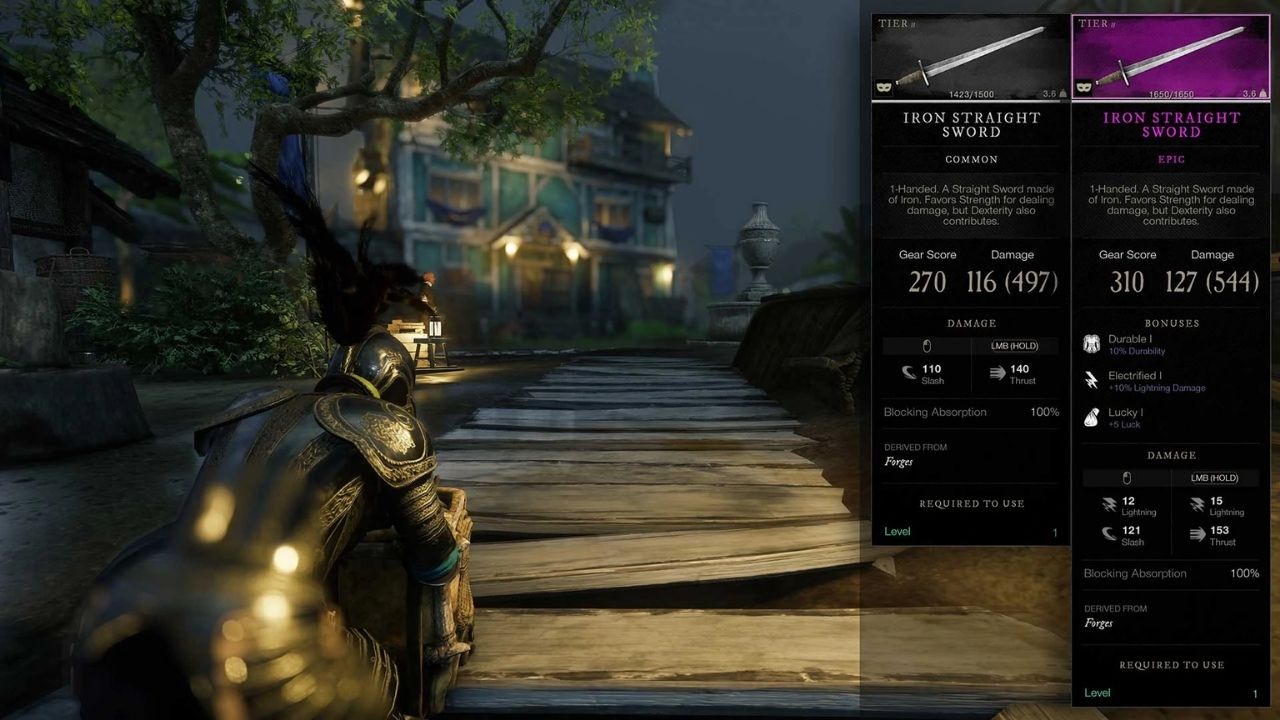Image resolution: width=1280 pixels, height=720 pixels.
Task: Click the Electrified I lightning bolt icon
Action: point(1092,380)
